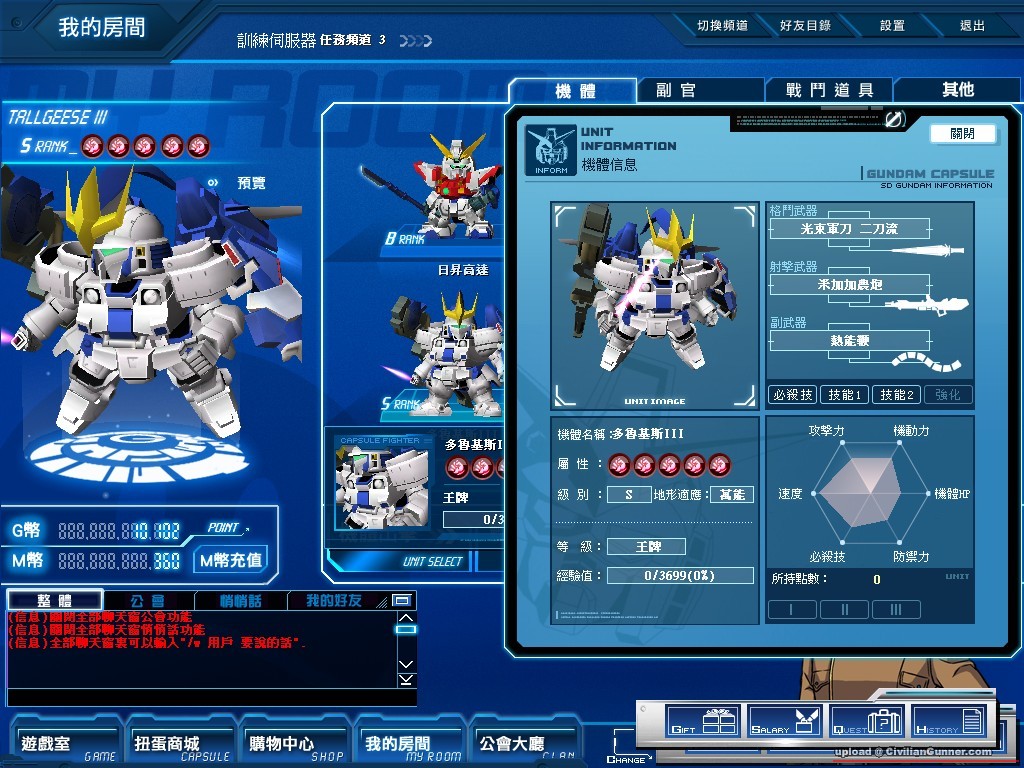Screen dimensions: 1024x768
Task: Open the 好友目錄 friends list
Action: pos(806,26)
